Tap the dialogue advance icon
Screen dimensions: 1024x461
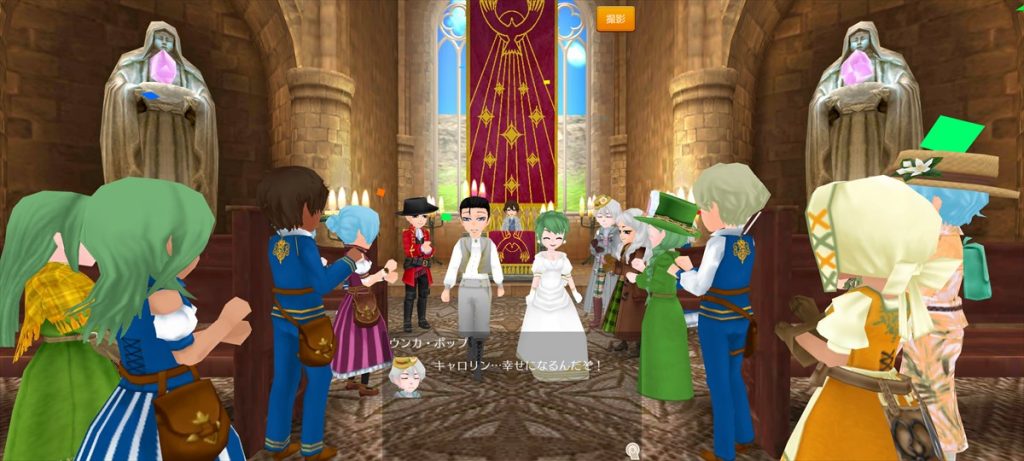click(x=632, y=451)
